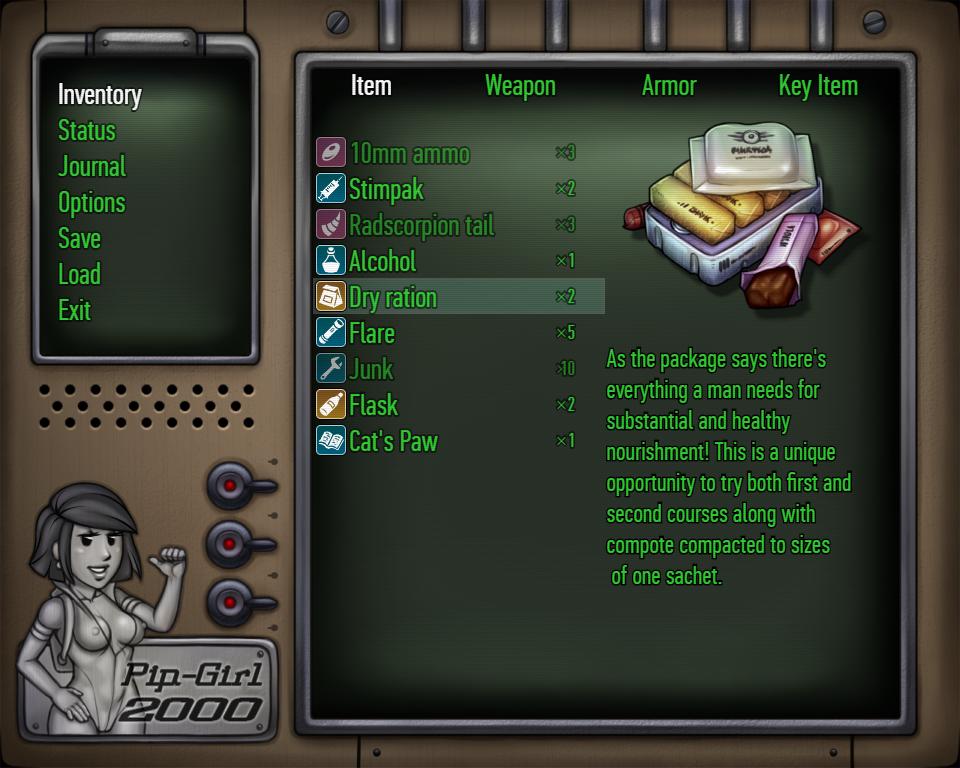960x768 pixels.
Task: Select the Cat's Paw magazine
Action: pyautogui.click(x=393, y=441)
